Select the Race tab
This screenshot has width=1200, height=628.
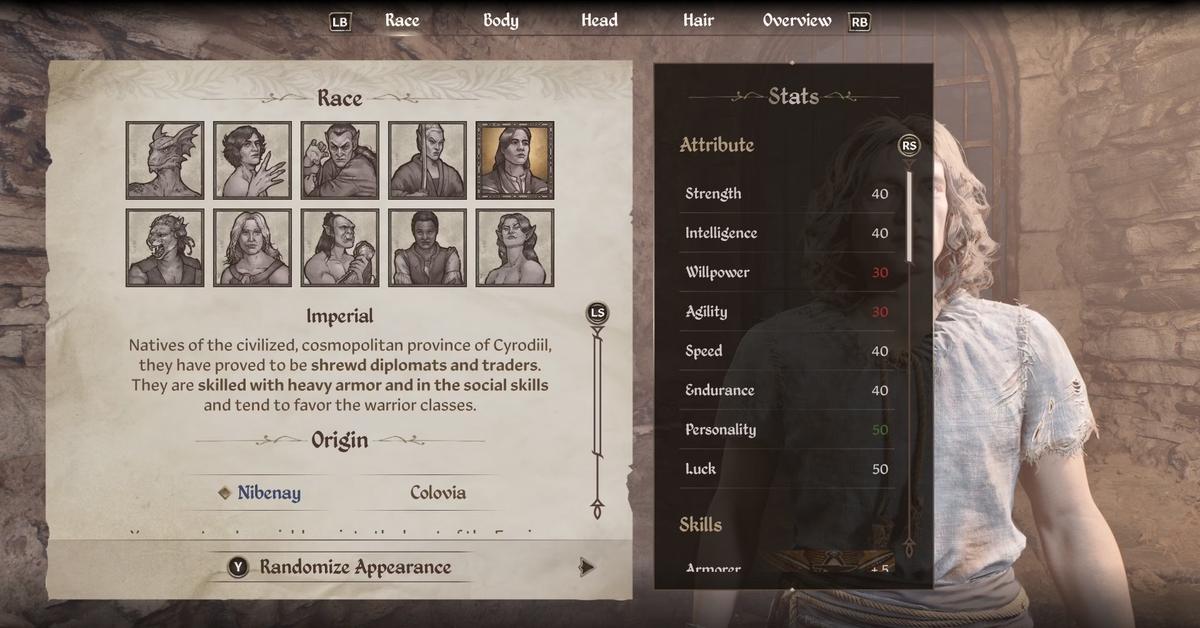tap(402, 20)
